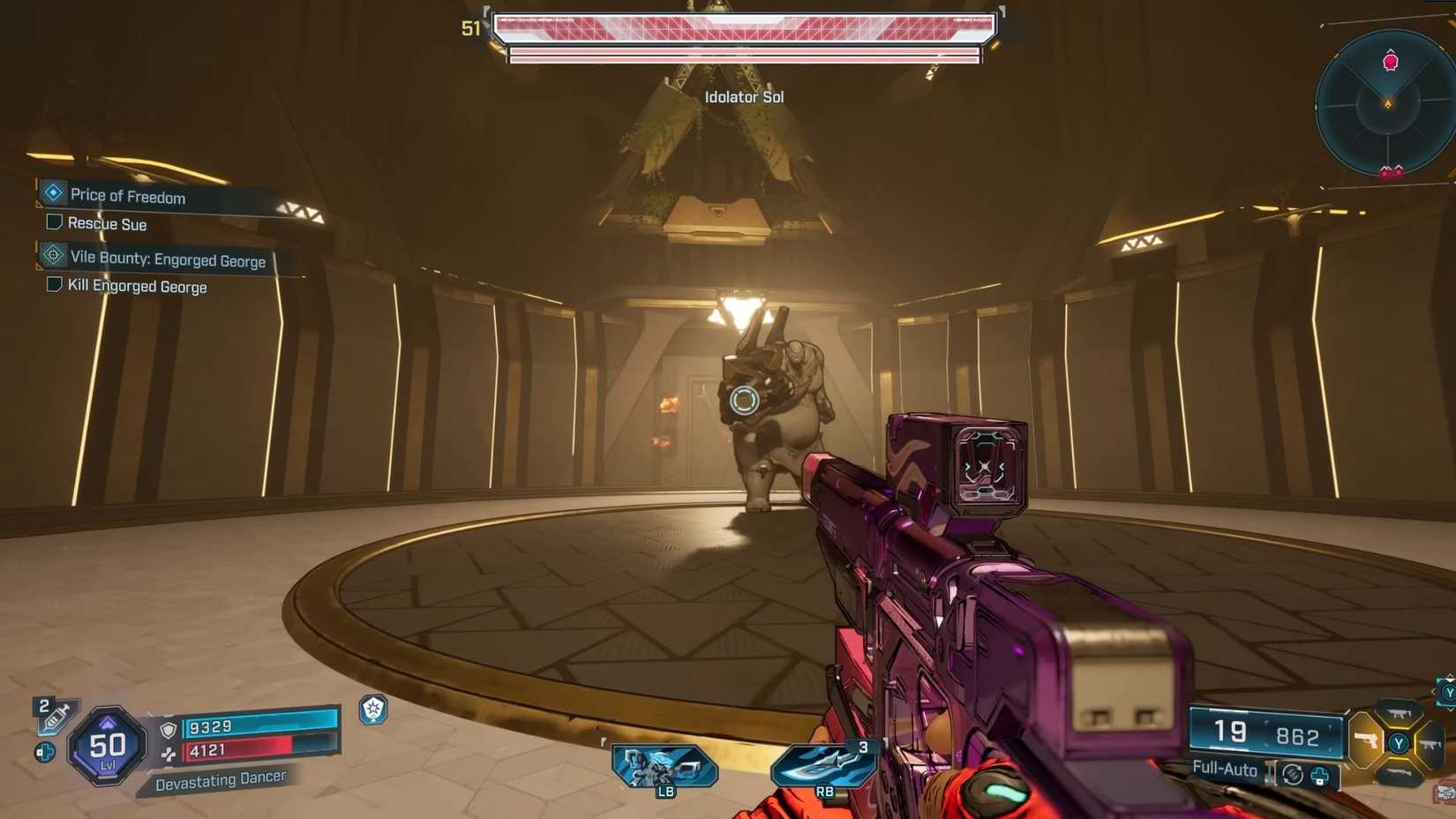1456x819 pixels.
Task: Check the Kill Engorged George objective box
Action: [53, 284]
